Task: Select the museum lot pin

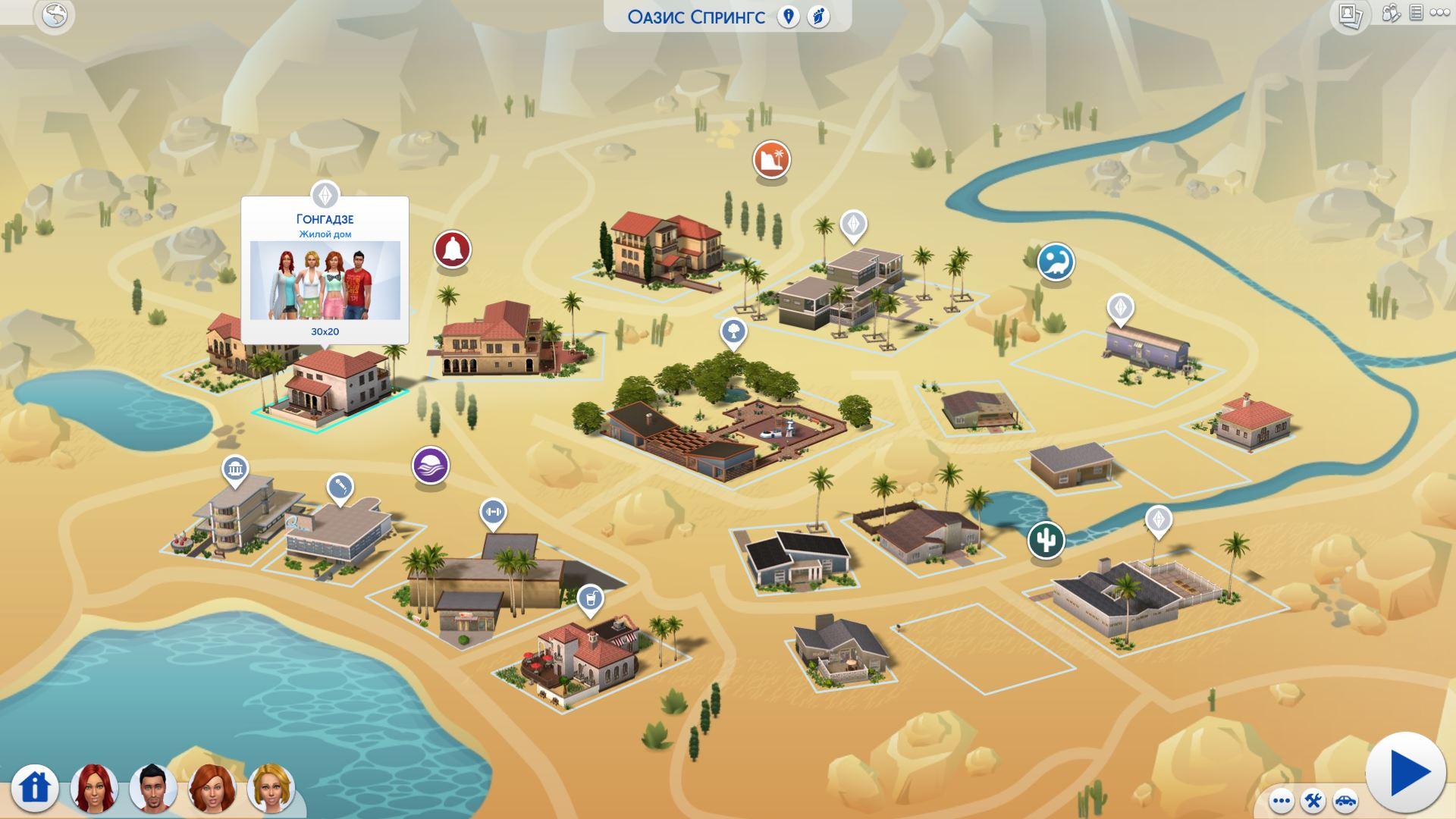Action: [235, 470]
